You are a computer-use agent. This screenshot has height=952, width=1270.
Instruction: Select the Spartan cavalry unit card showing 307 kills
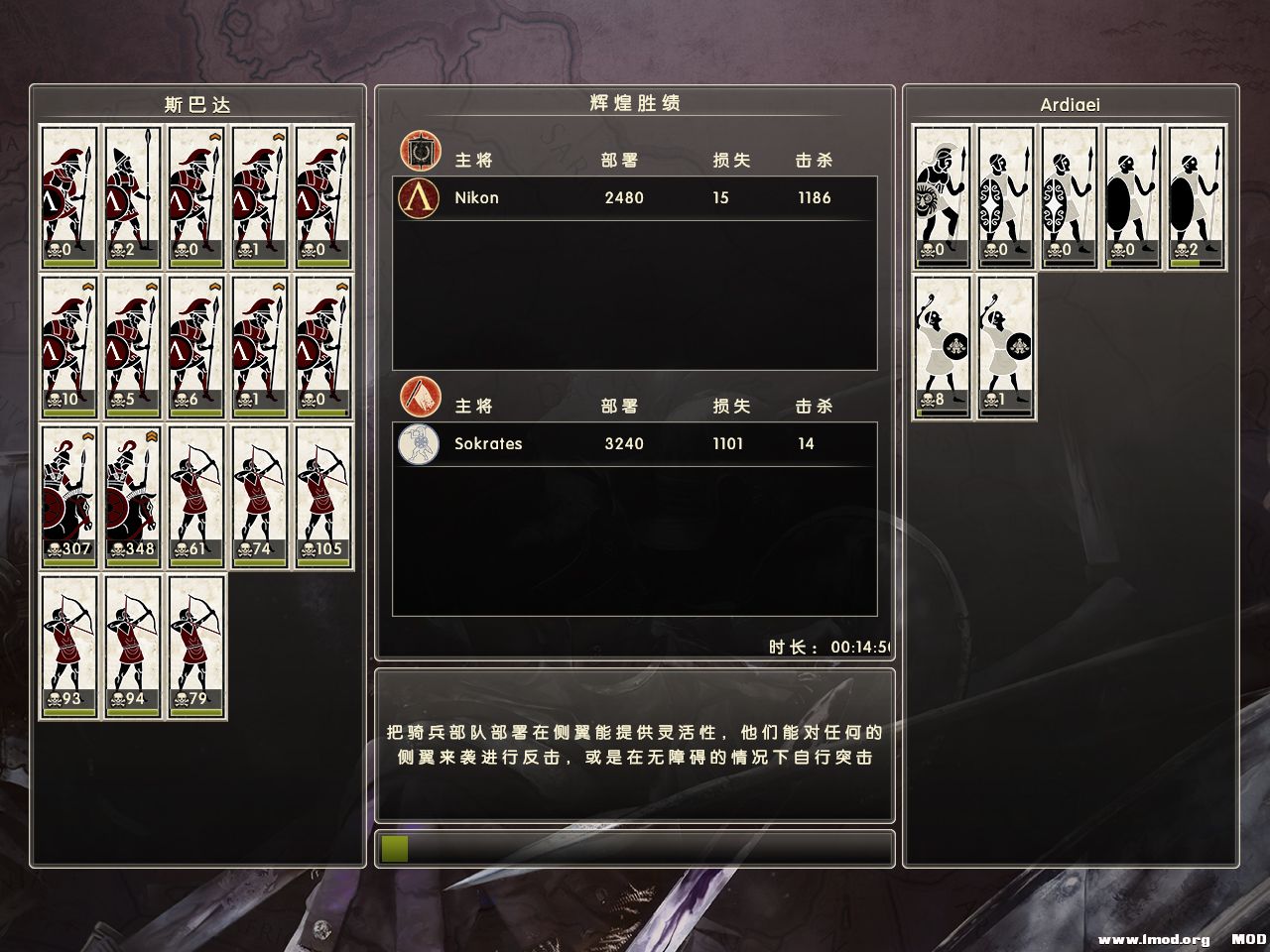click(68, 496)
